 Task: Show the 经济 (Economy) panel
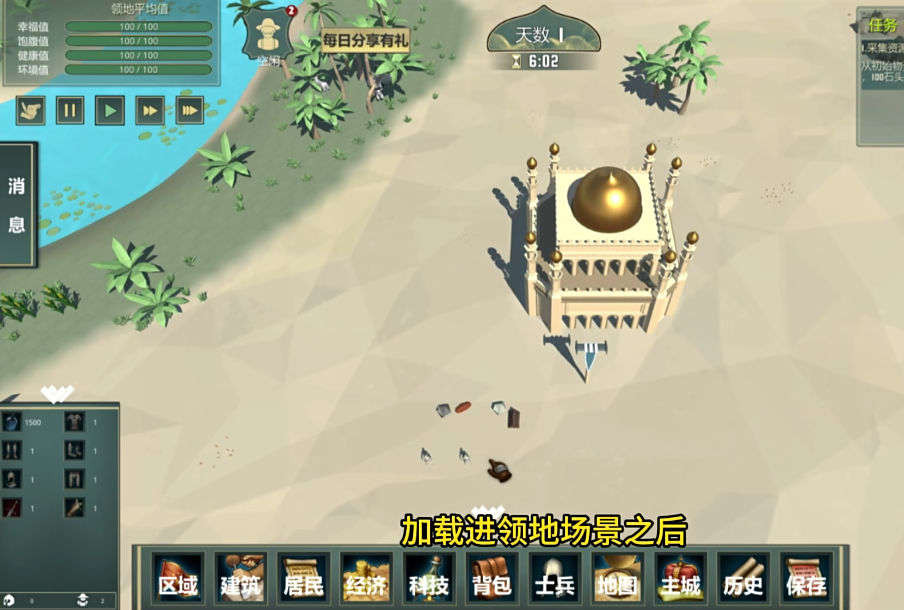[366, 580]
